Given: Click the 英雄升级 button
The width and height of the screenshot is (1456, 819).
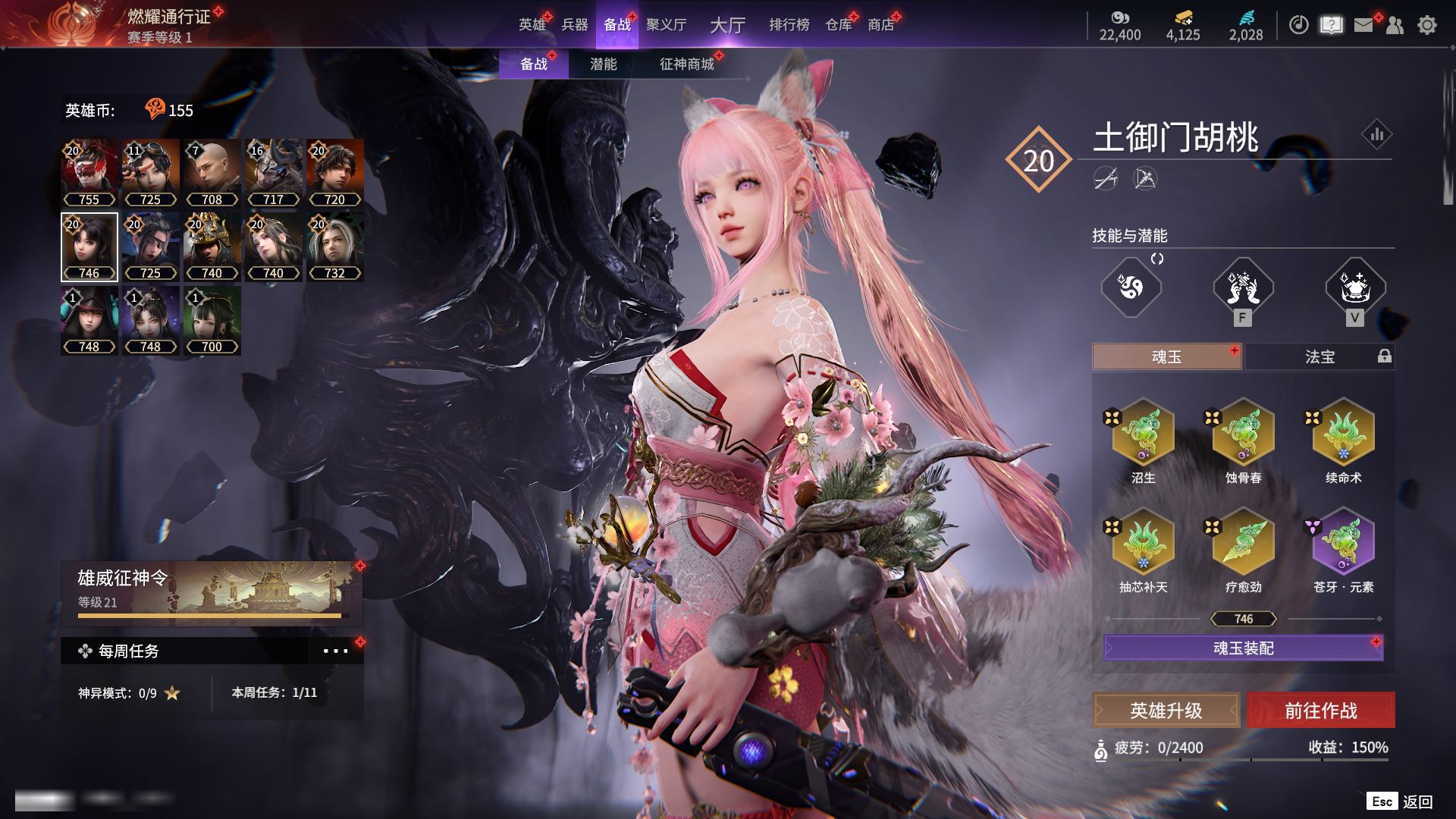Looking at the screenshot, I should 1166,711.
